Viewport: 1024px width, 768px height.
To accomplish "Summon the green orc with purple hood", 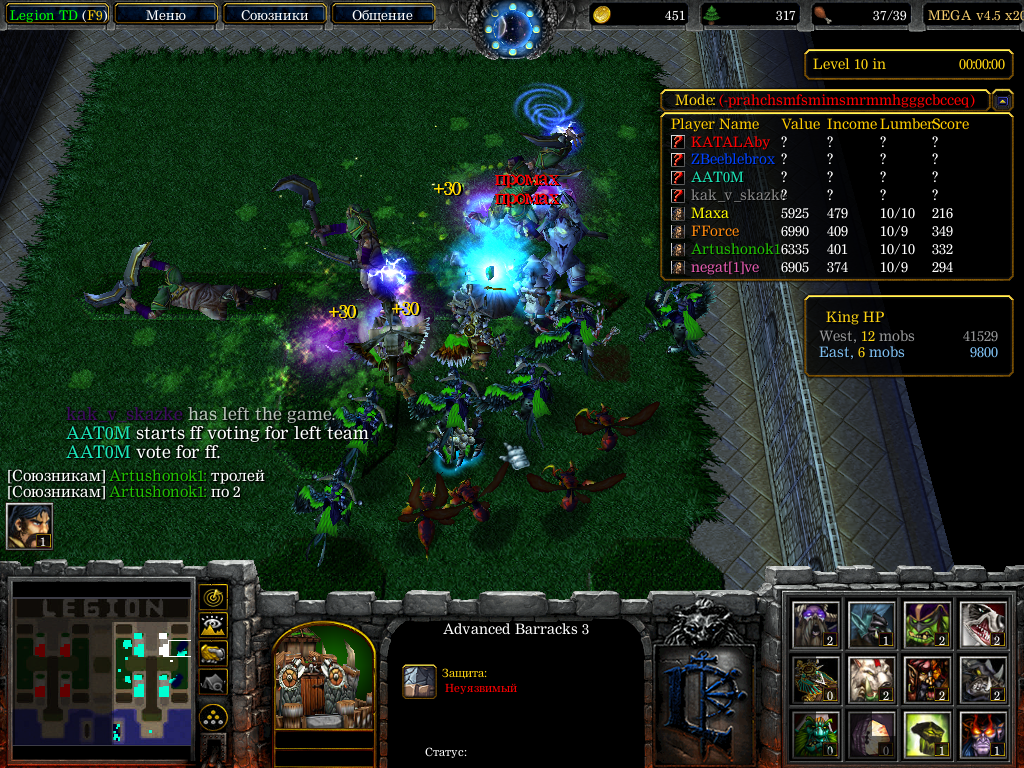I will [928, 624].
